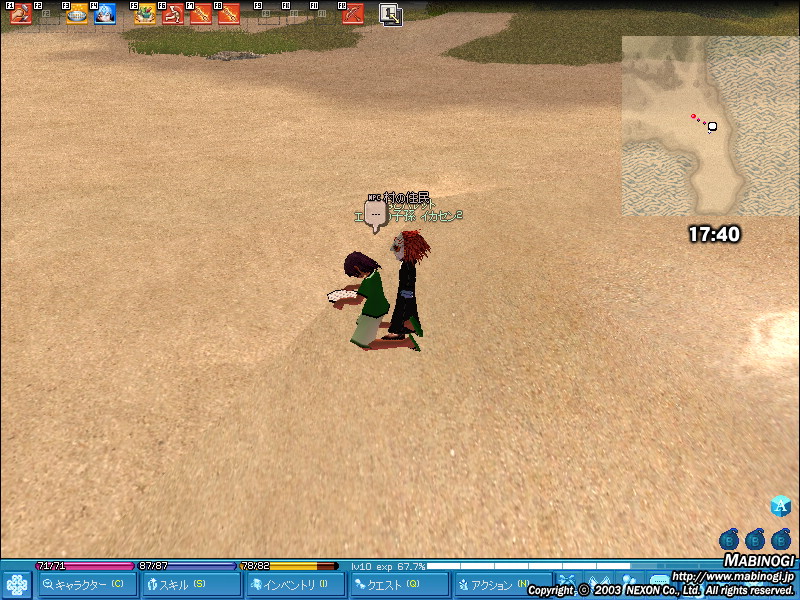Click the NPC speech bubble with ellipsis
This screenshot has height=600, width=800.
pos(375,215)
